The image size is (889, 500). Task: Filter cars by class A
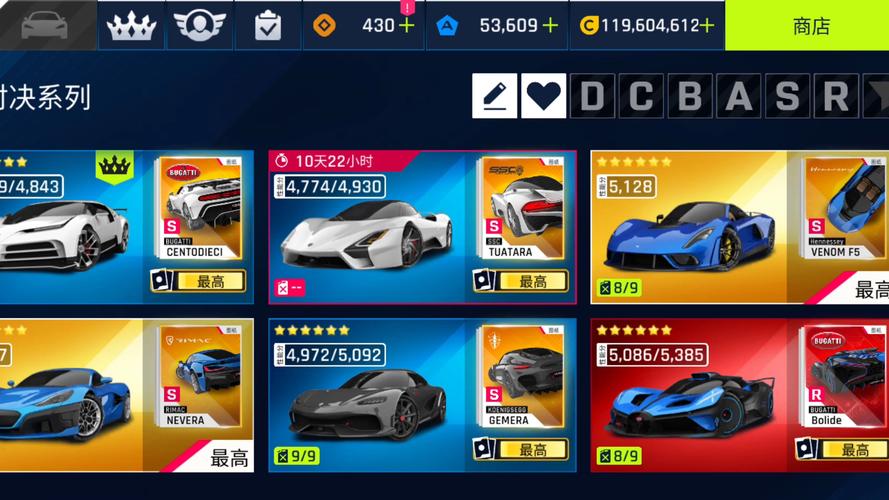[738, 96]
